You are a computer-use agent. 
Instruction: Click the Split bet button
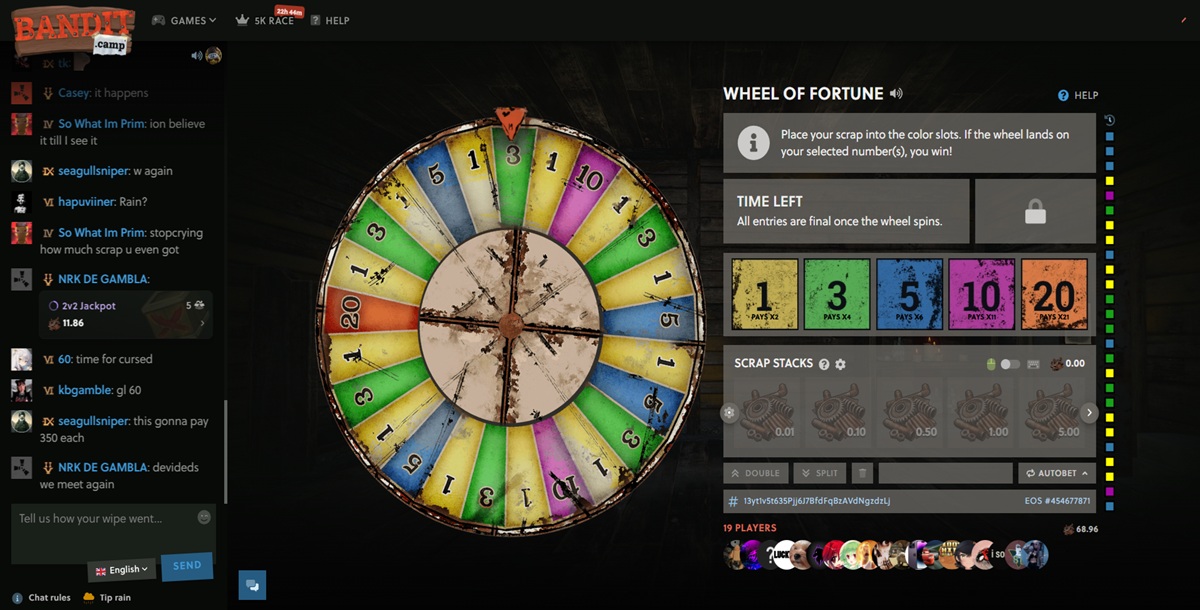tap(819, 473)
